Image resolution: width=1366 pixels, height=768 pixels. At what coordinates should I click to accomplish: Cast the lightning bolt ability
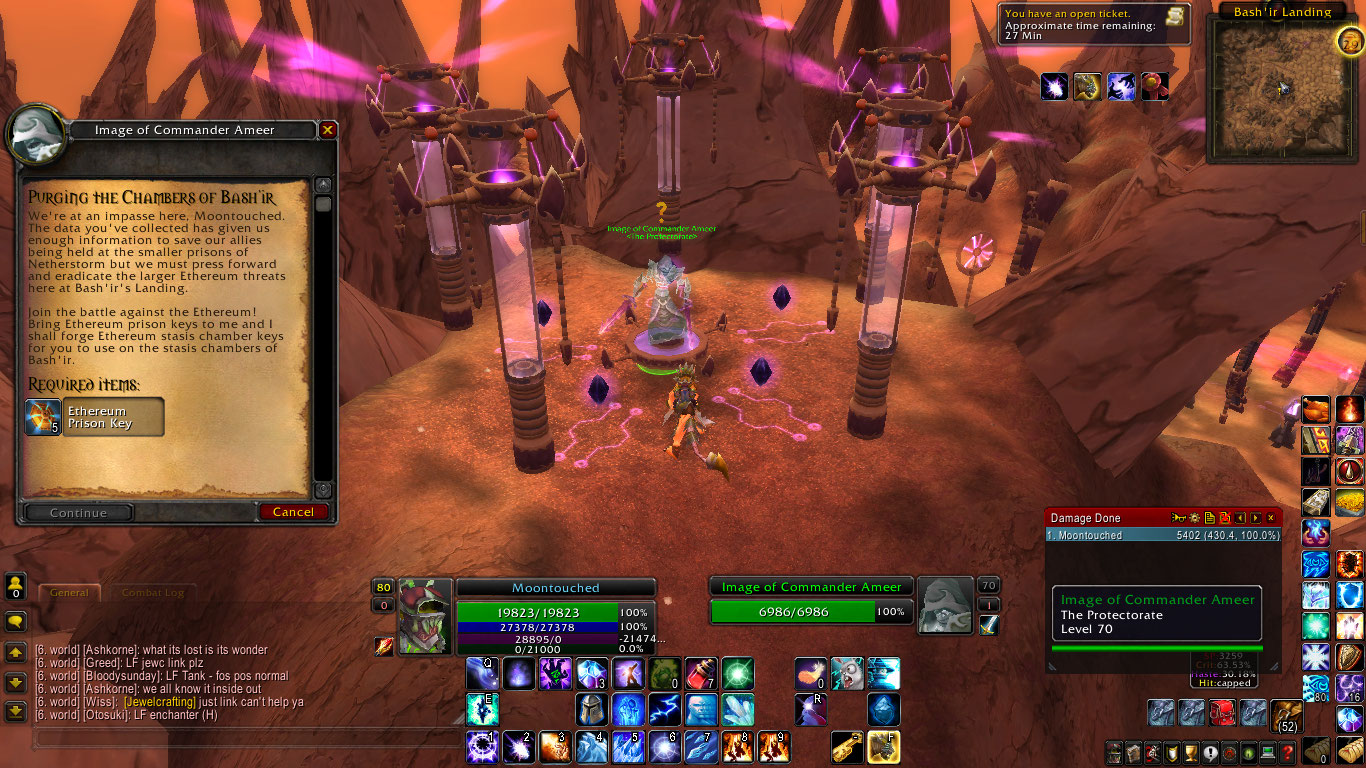[x=665, y=710]
